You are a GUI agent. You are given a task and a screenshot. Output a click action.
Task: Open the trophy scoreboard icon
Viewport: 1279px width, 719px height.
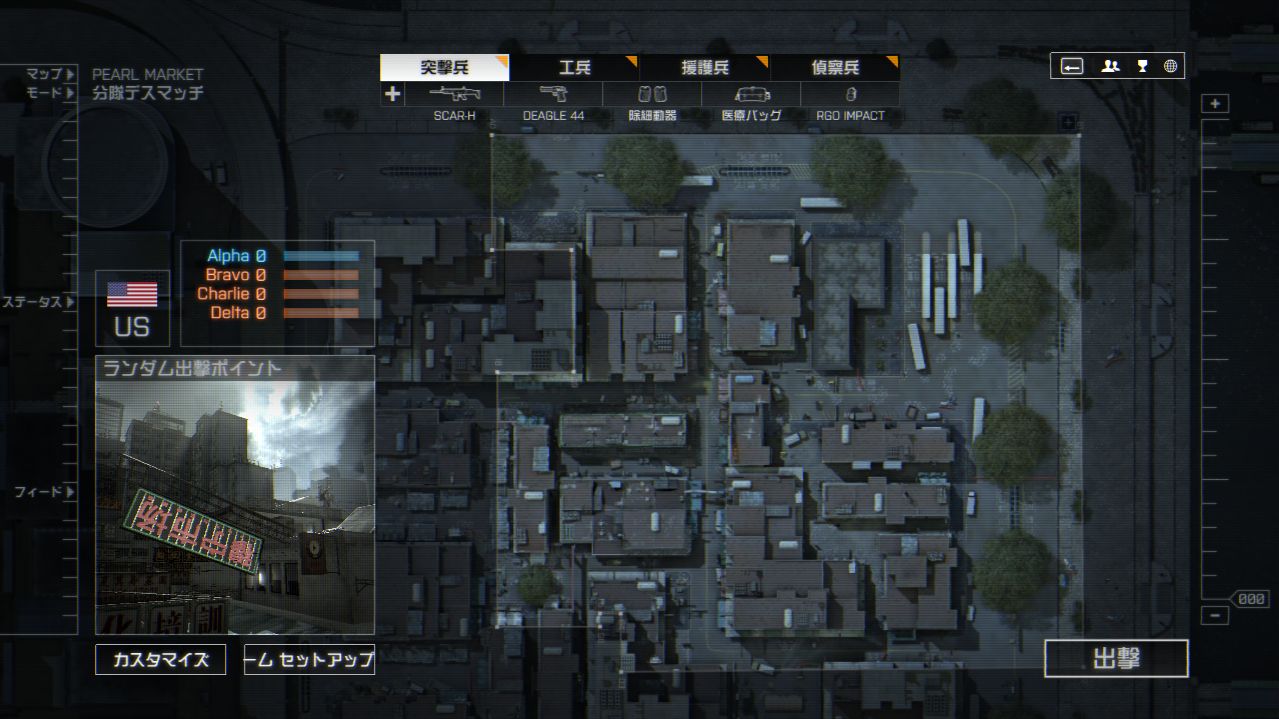1142,66
